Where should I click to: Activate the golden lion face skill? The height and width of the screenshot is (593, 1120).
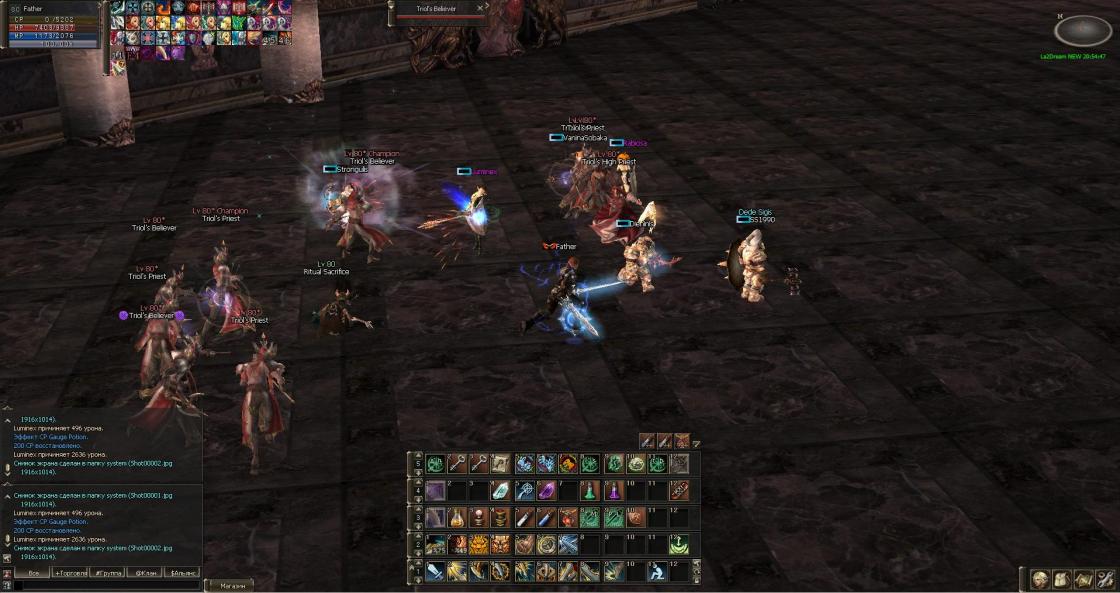[x=479, y=545]
